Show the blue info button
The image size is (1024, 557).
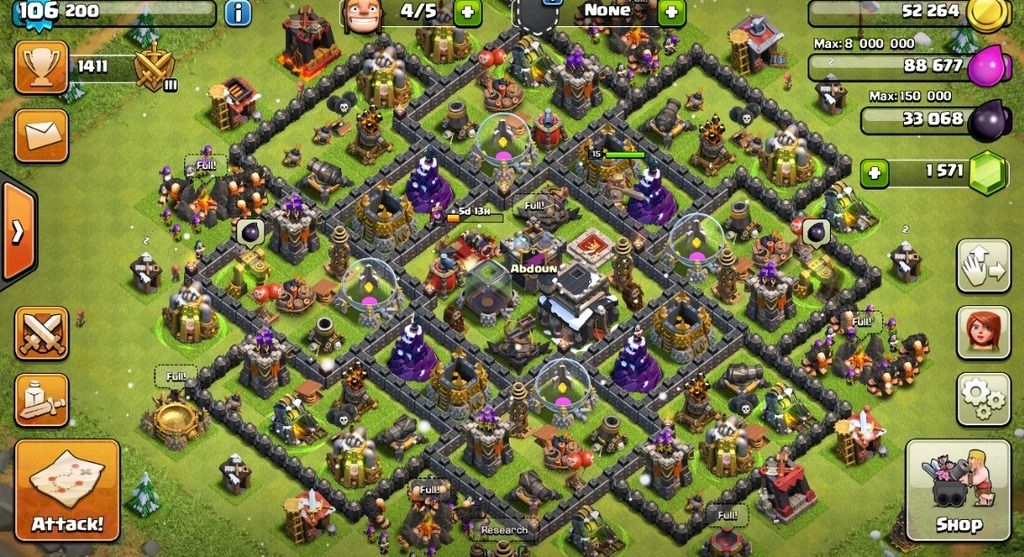238,13
